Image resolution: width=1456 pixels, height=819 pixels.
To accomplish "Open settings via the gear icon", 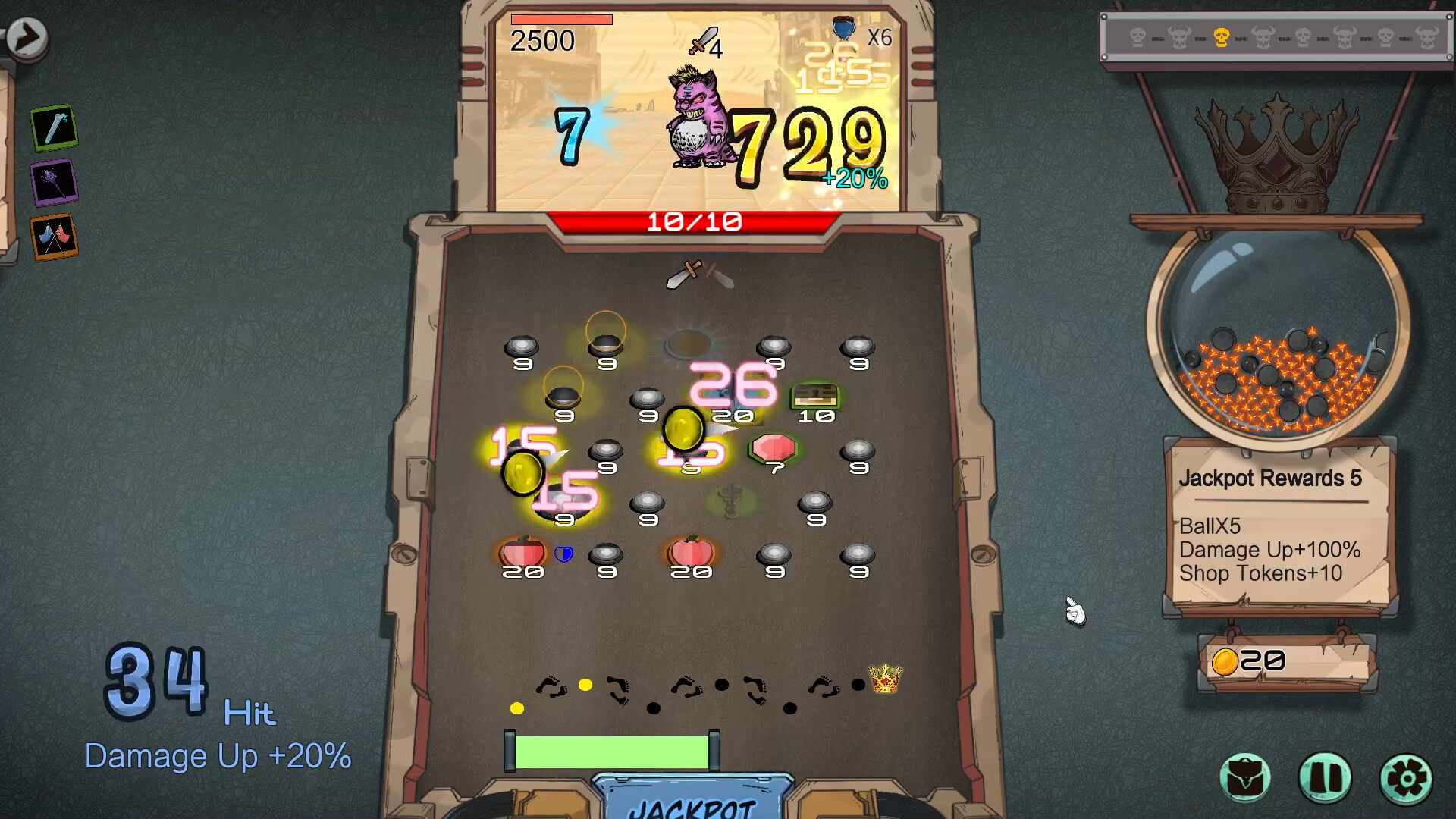I will pos(1405,777).
